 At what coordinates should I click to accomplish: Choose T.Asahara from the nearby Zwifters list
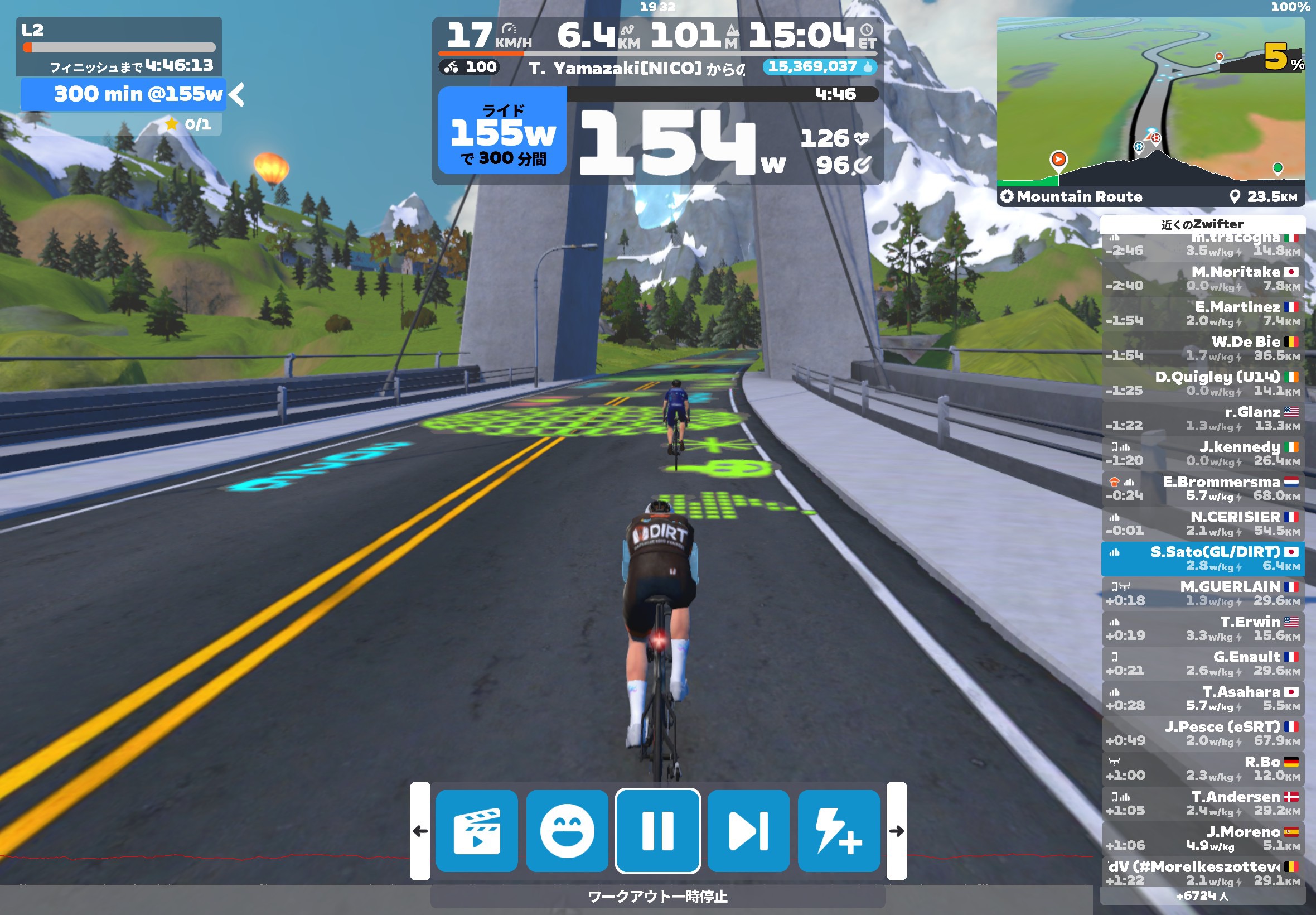1202,699
